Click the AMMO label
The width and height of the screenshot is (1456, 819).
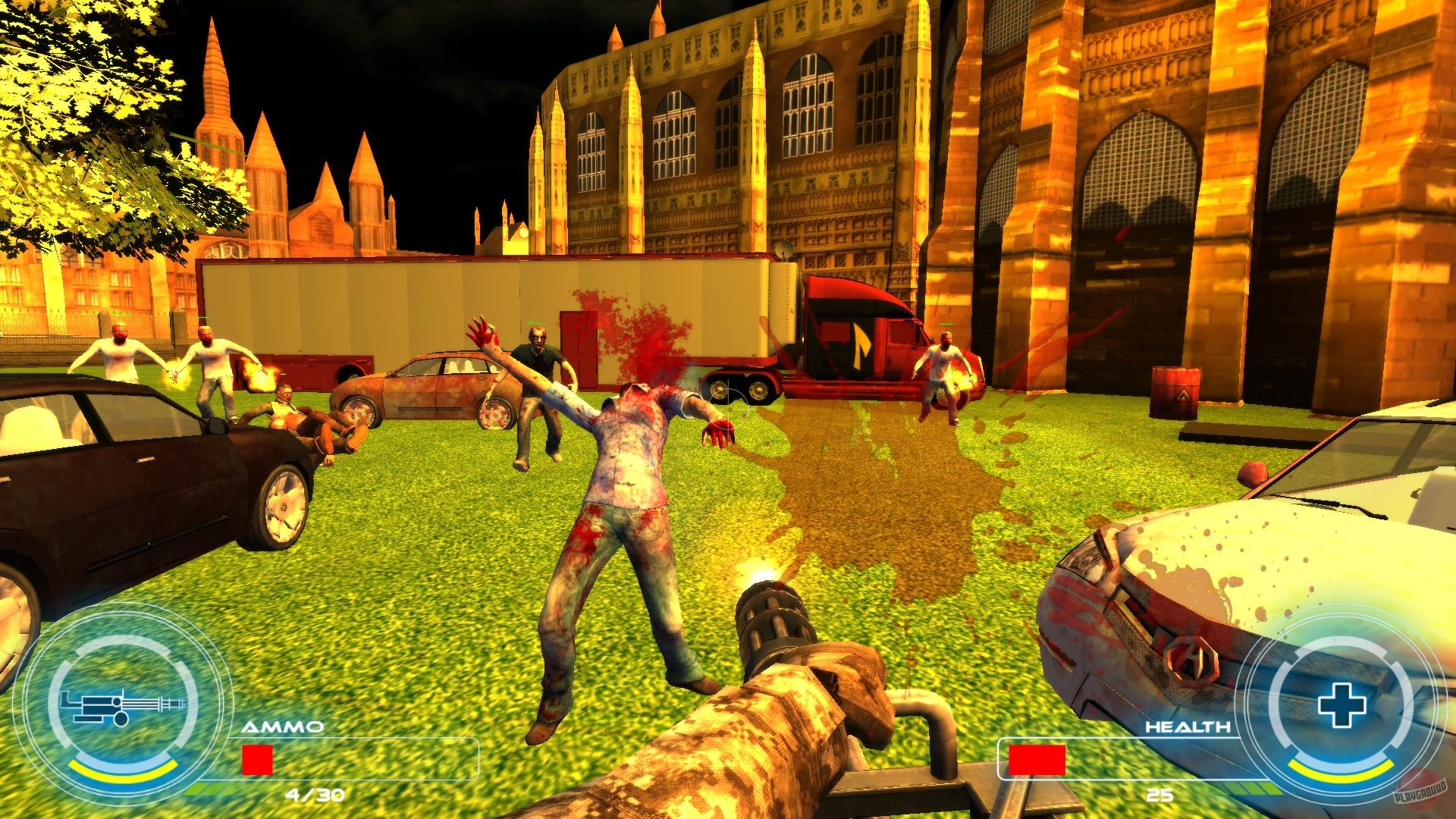(x=282, y=727)
